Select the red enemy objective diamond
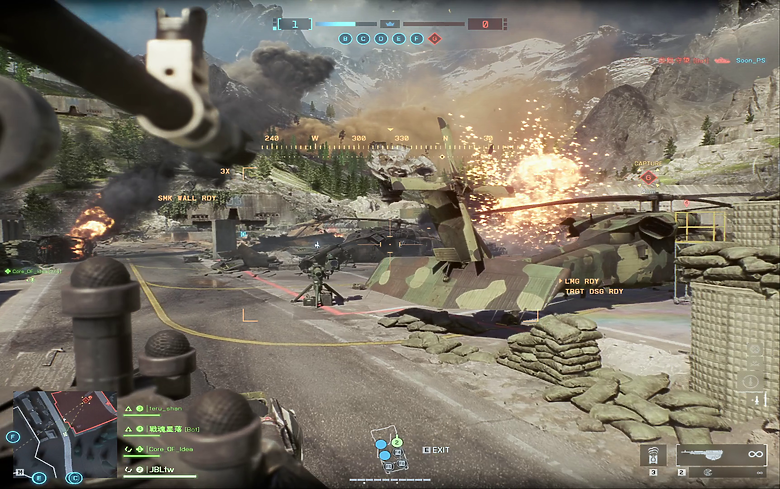Viewport: 780px width, 489px height. [x=434, y=39]
